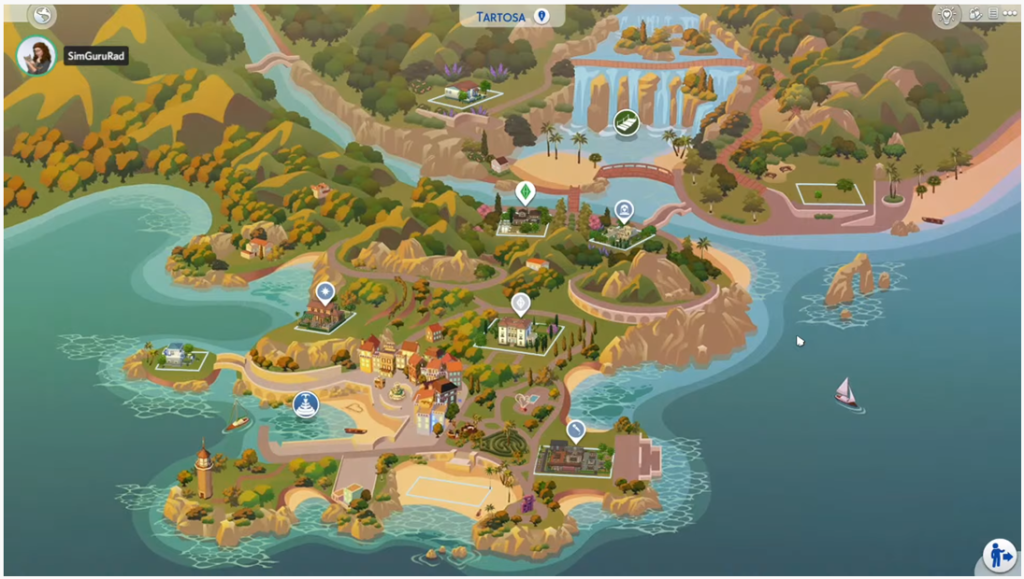Select the marker beside the red bridge

[x=624, y=211]
